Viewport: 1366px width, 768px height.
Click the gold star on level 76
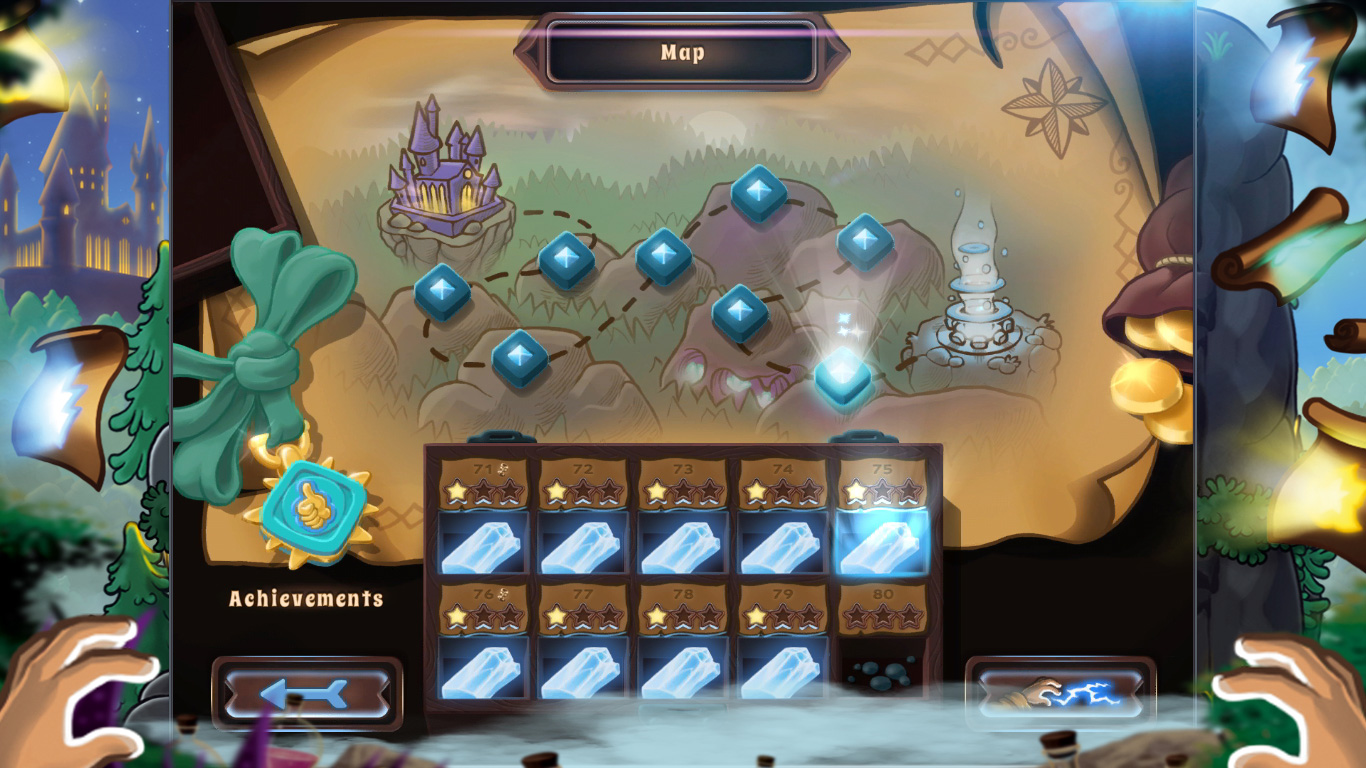click(454, 614)
